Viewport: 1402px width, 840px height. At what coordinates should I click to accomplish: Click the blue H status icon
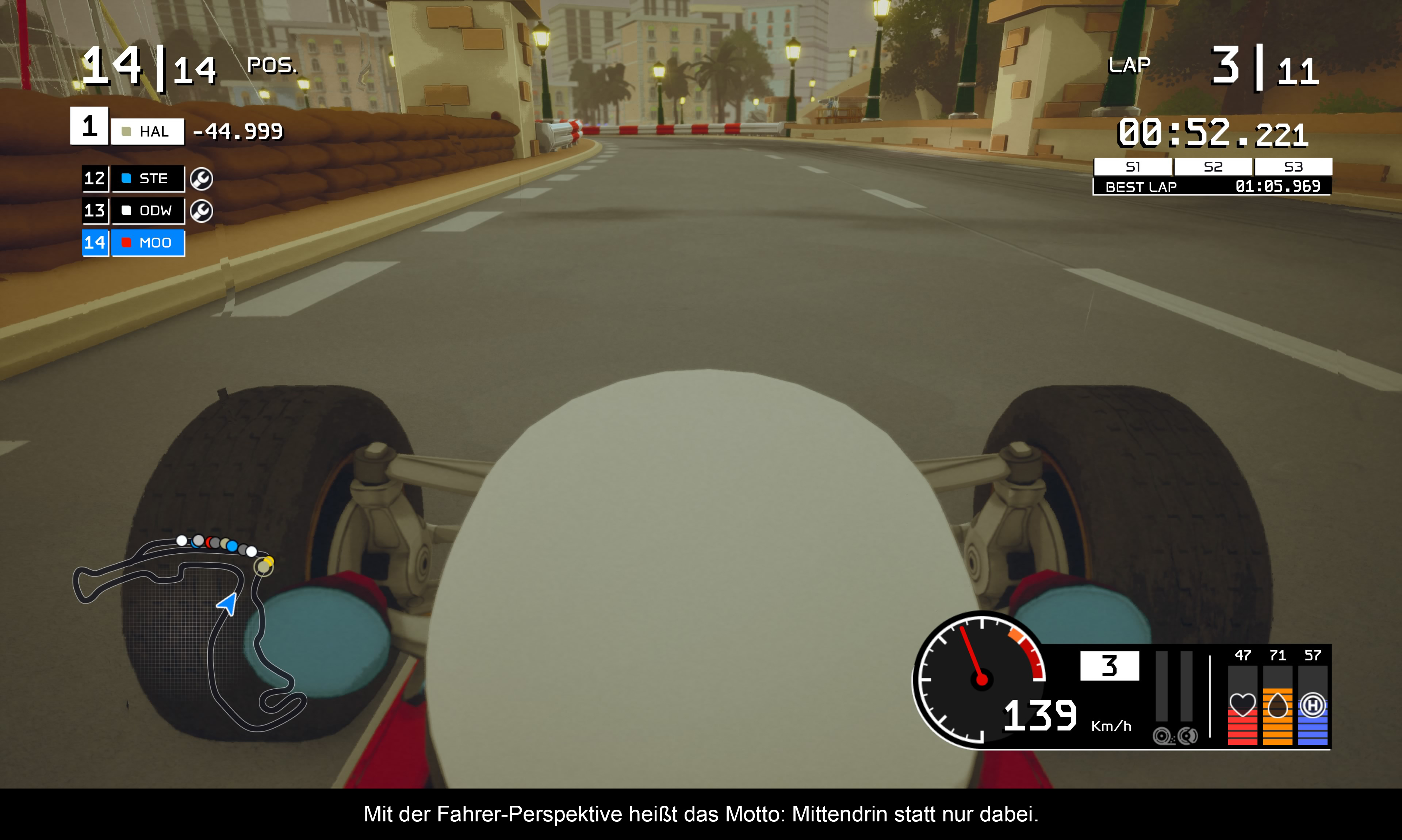[1313, 705]
